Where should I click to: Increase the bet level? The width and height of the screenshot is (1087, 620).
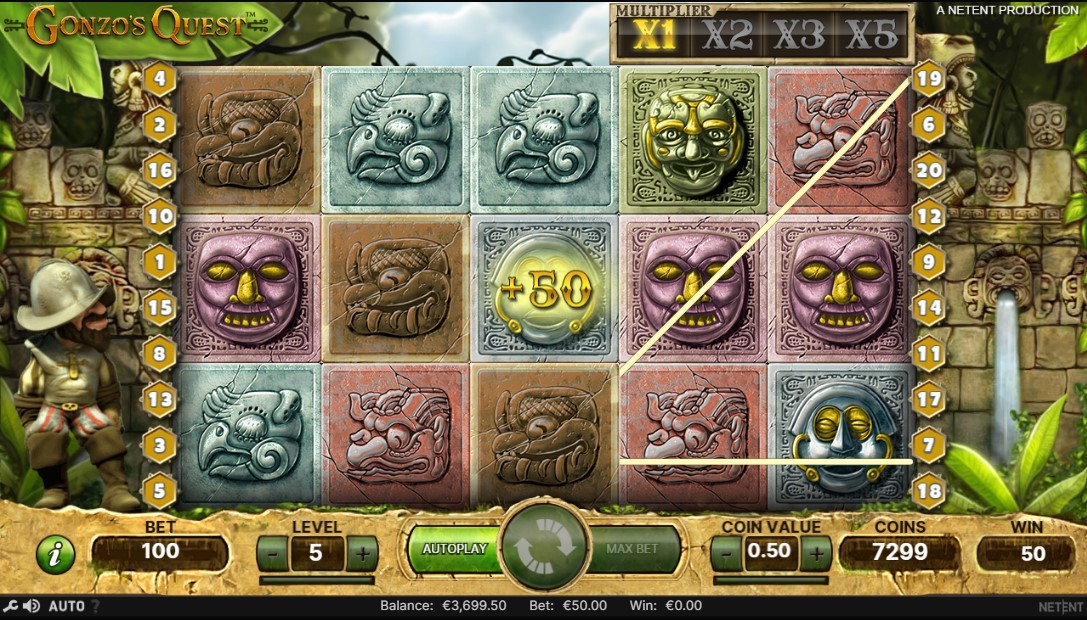(362, 552)
